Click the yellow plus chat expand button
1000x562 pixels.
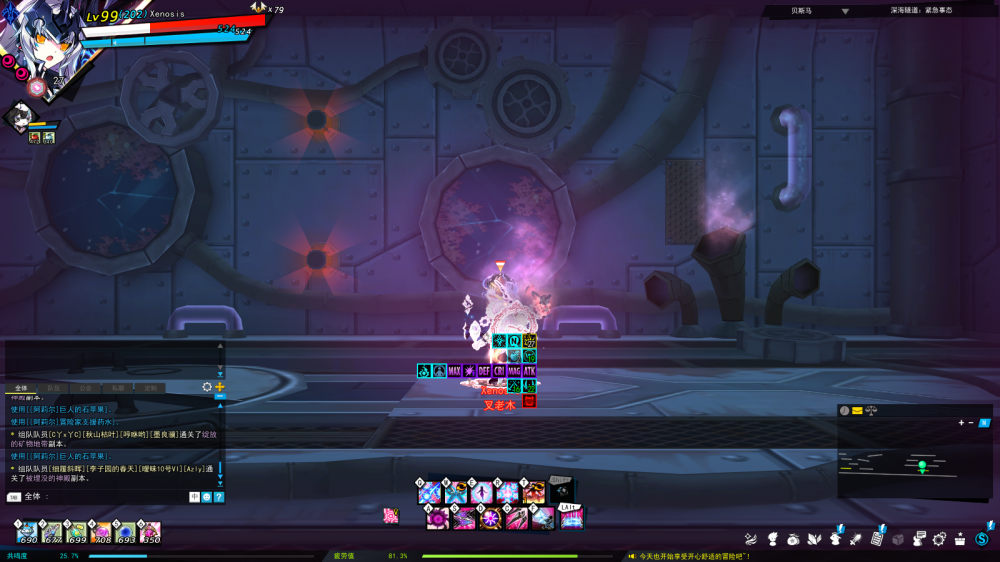click(220, 387)
